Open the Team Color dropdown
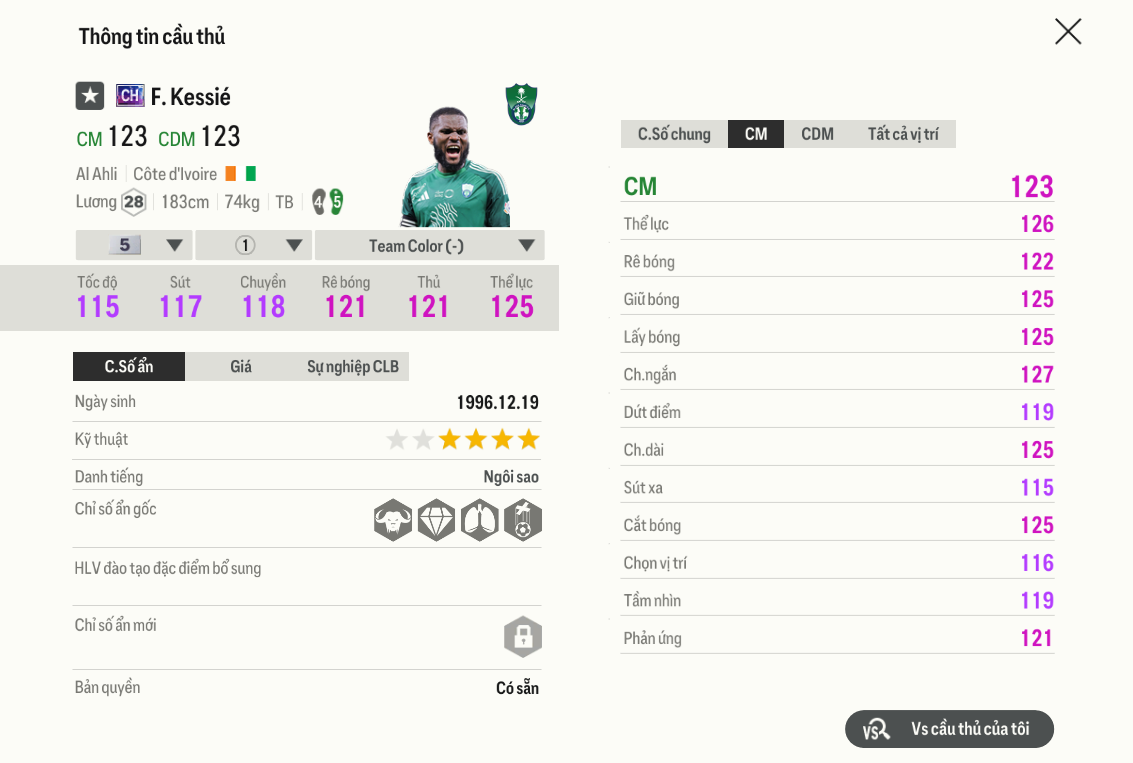This screenshot has width=1133, height=763. [429, 246]
